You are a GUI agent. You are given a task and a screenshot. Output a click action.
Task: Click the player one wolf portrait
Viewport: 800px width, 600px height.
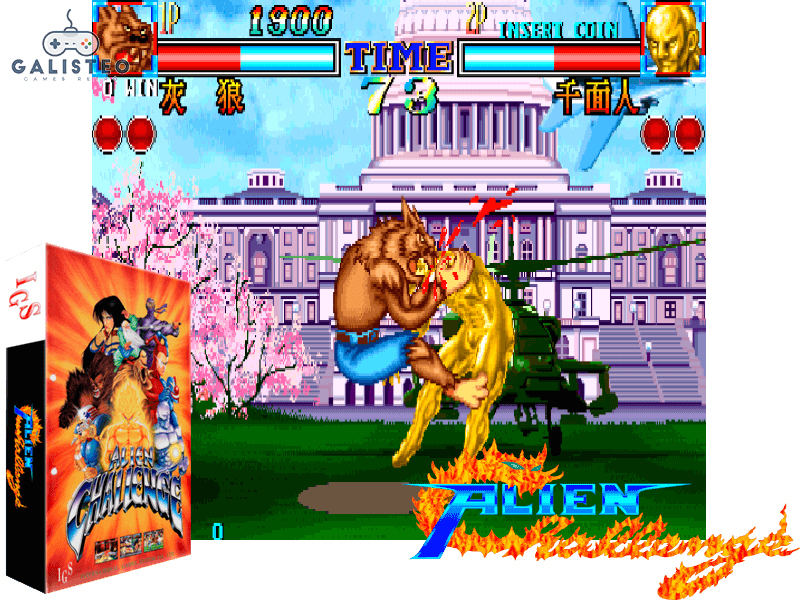[127, 42]
